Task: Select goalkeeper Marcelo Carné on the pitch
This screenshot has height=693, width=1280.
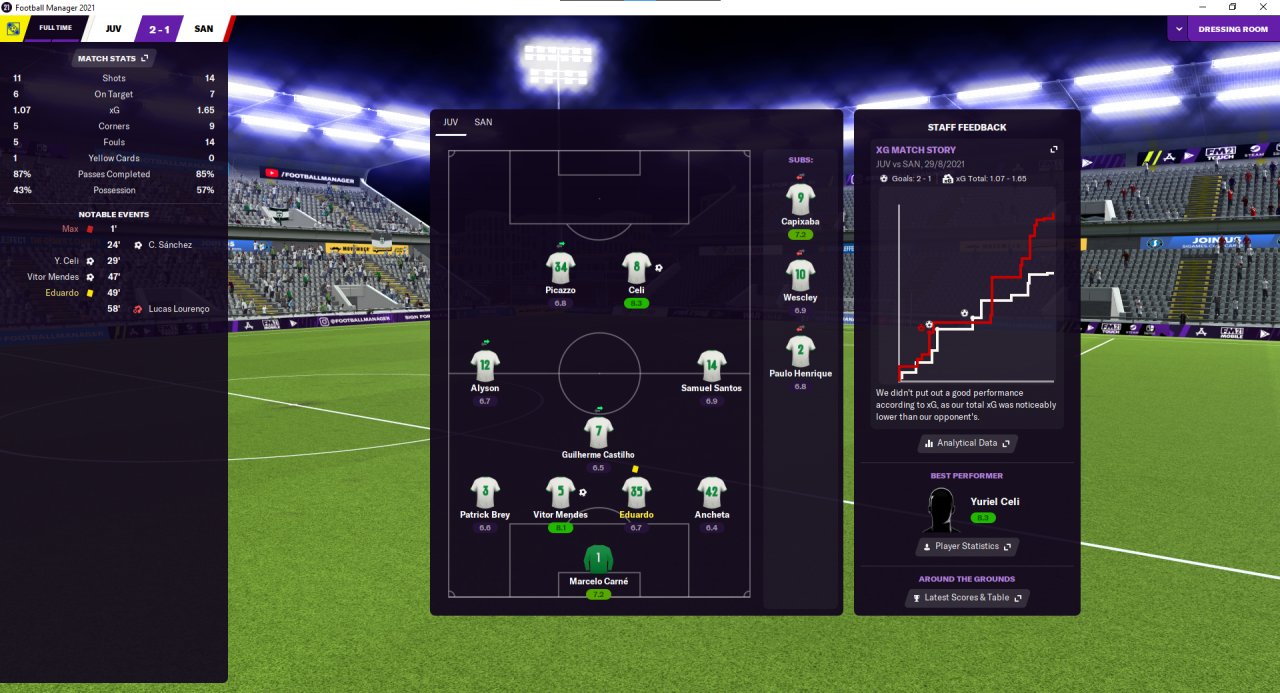Action: [x=598, y=559]
